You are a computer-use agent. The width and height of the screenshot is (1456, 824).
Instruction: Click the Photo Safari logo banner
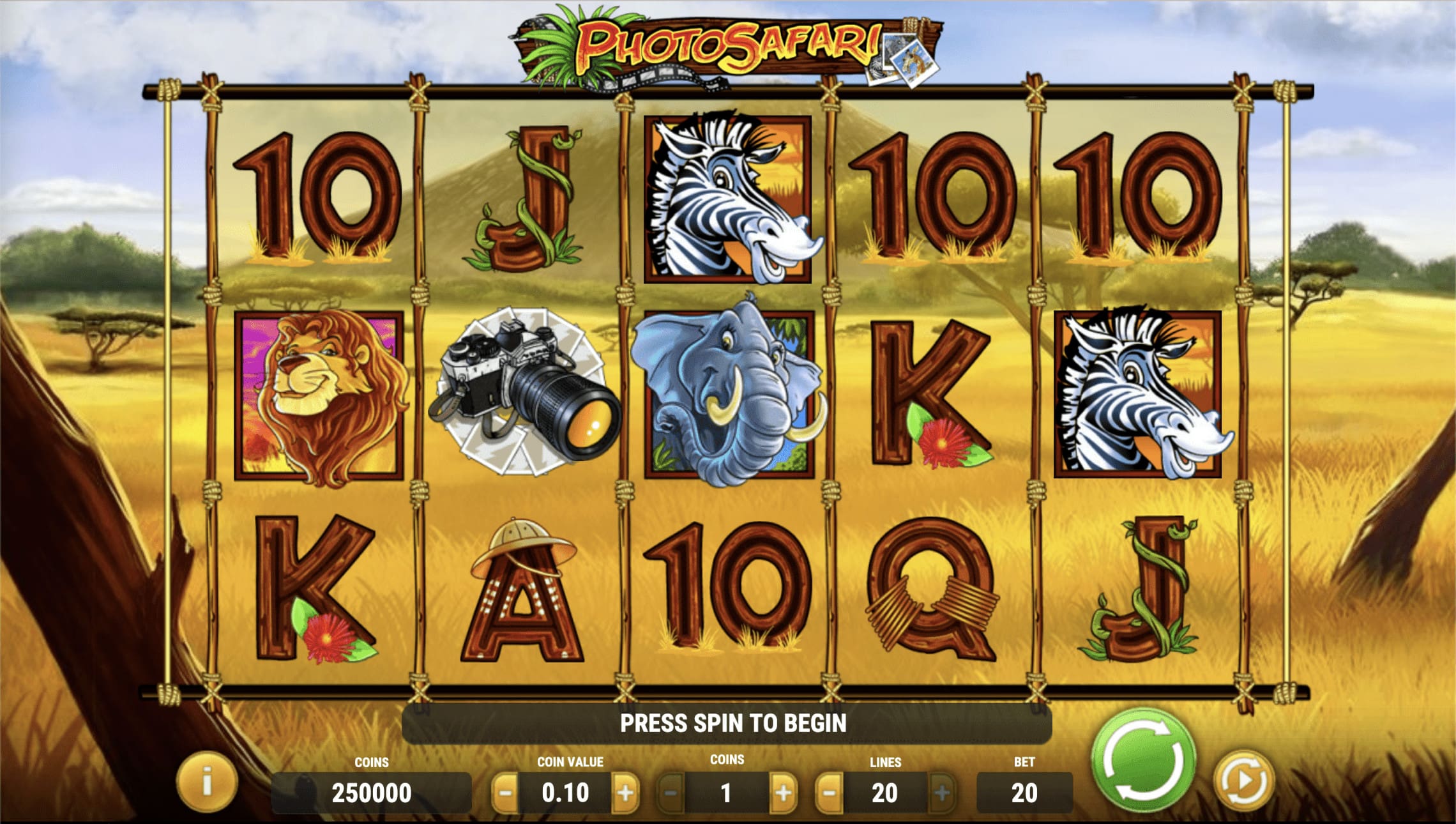tap(728, 45)
